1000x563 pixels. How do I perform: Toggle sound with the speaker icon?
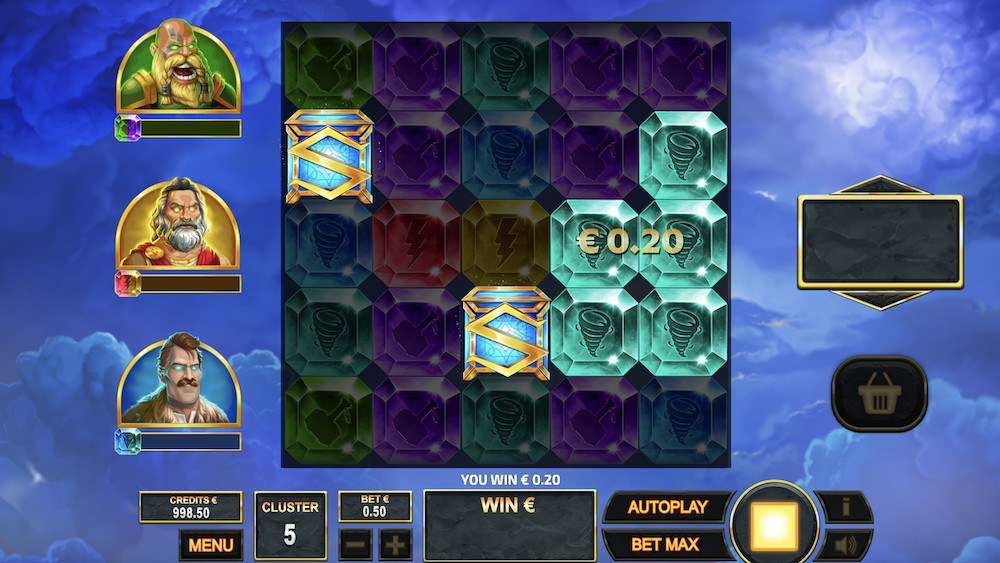(845, 545)
